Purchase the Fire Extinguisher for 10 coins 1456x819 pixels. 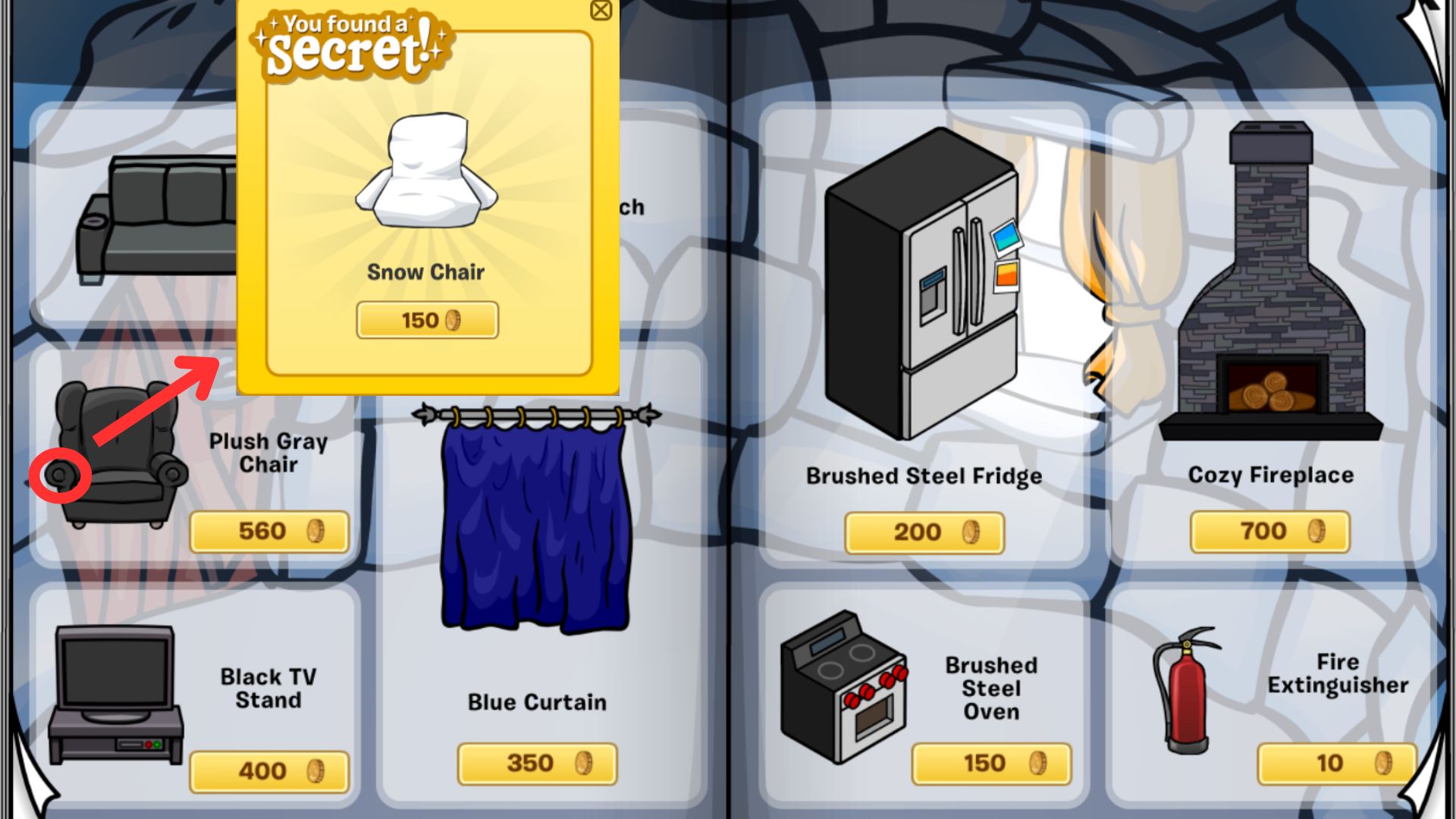[1336, 763]
